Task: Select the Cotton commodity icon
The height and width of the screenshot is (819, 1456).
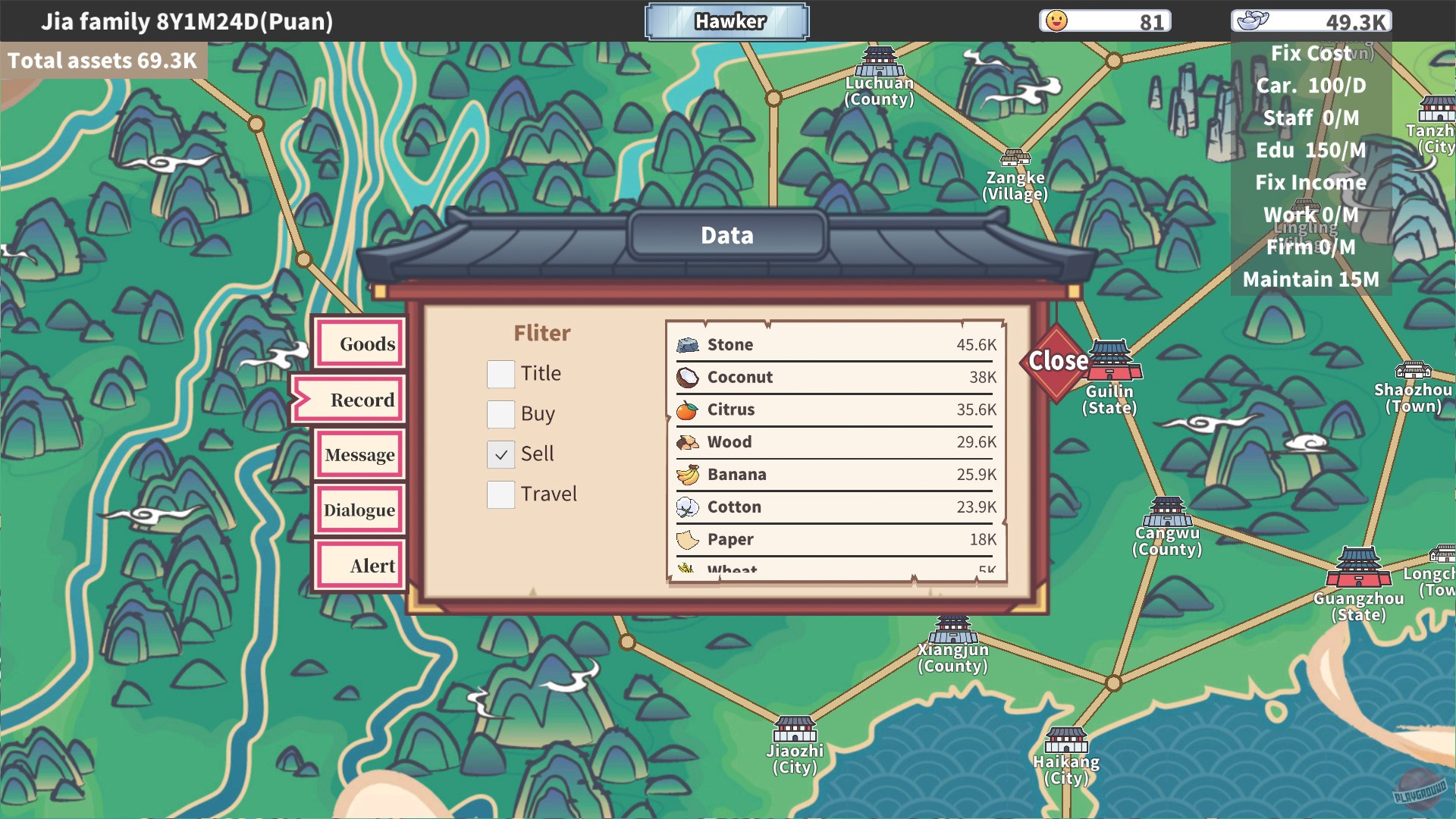Action: (689, 506)
